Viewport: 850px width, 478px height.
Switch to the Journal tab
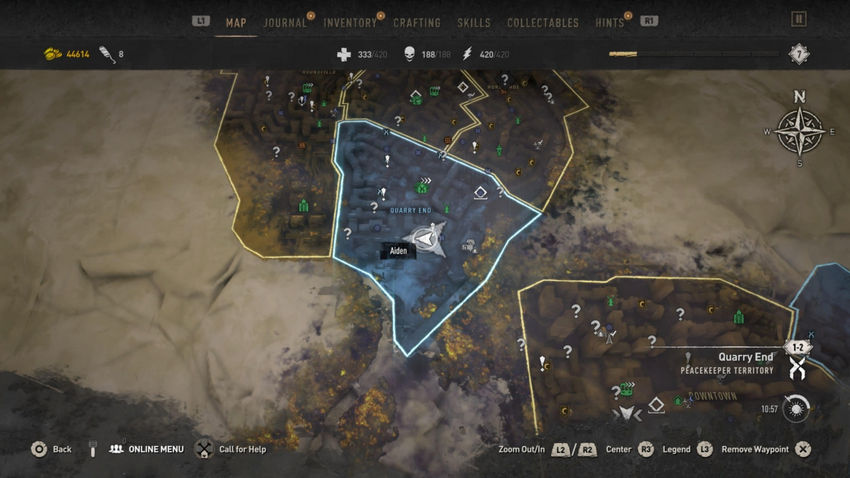pyautogui.click(x=285, y=23)
